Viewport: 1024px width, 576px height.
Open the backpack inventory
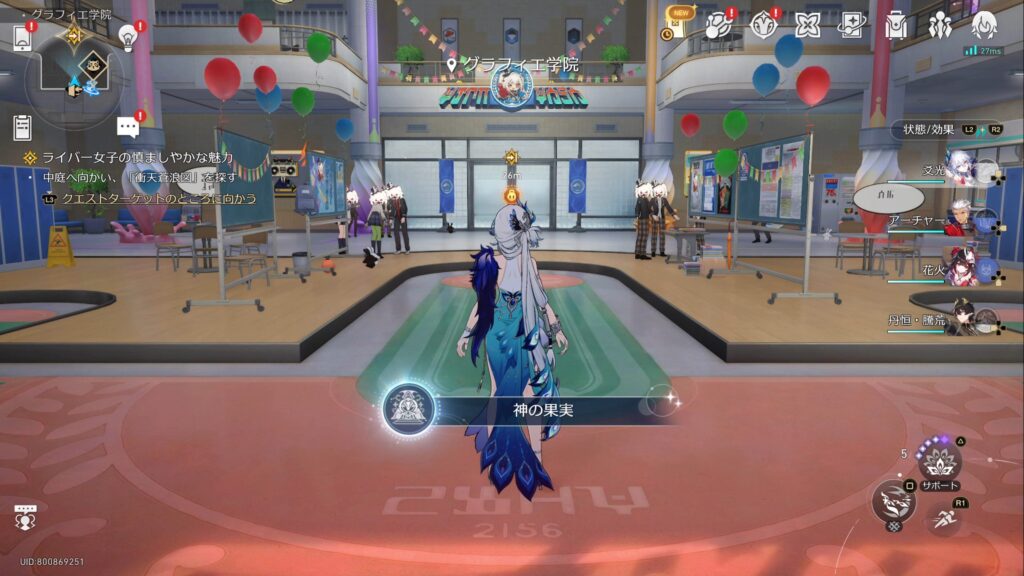tap(896, 25)
